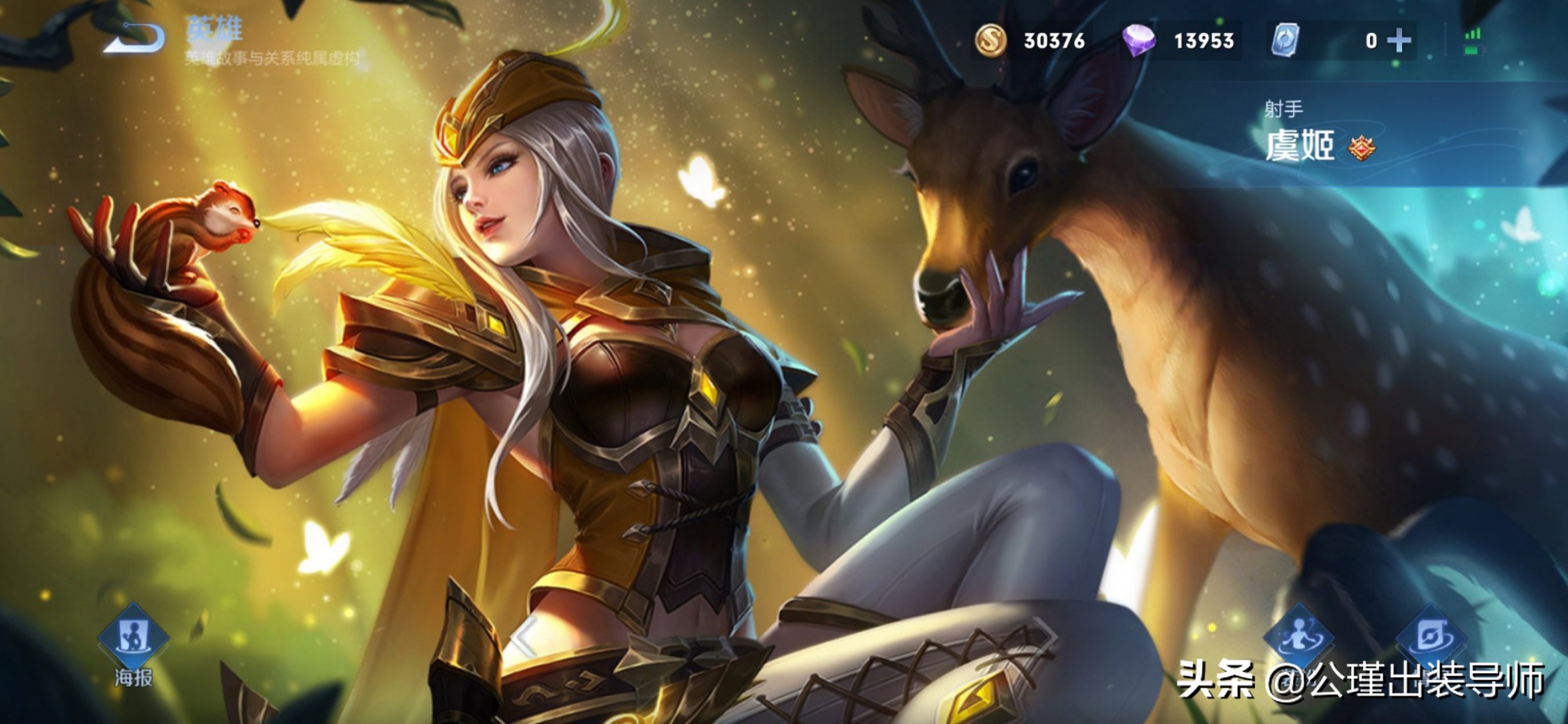Tap the blue ticket card icon
1568x724 pixels.
click(1284, 40)
